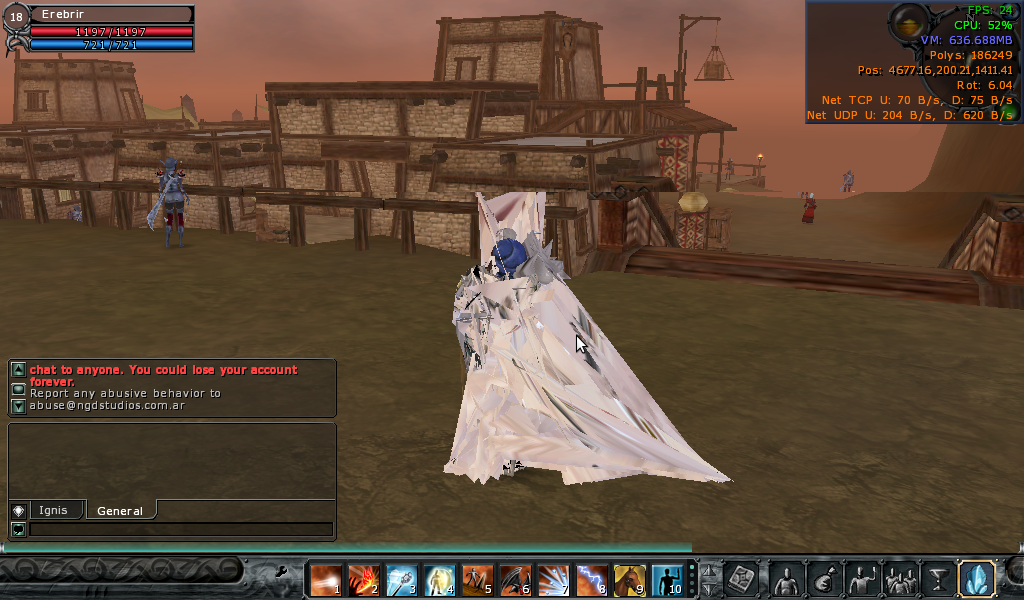Activate the fiery hand skill in slot 2

click(x=363, y=579)
